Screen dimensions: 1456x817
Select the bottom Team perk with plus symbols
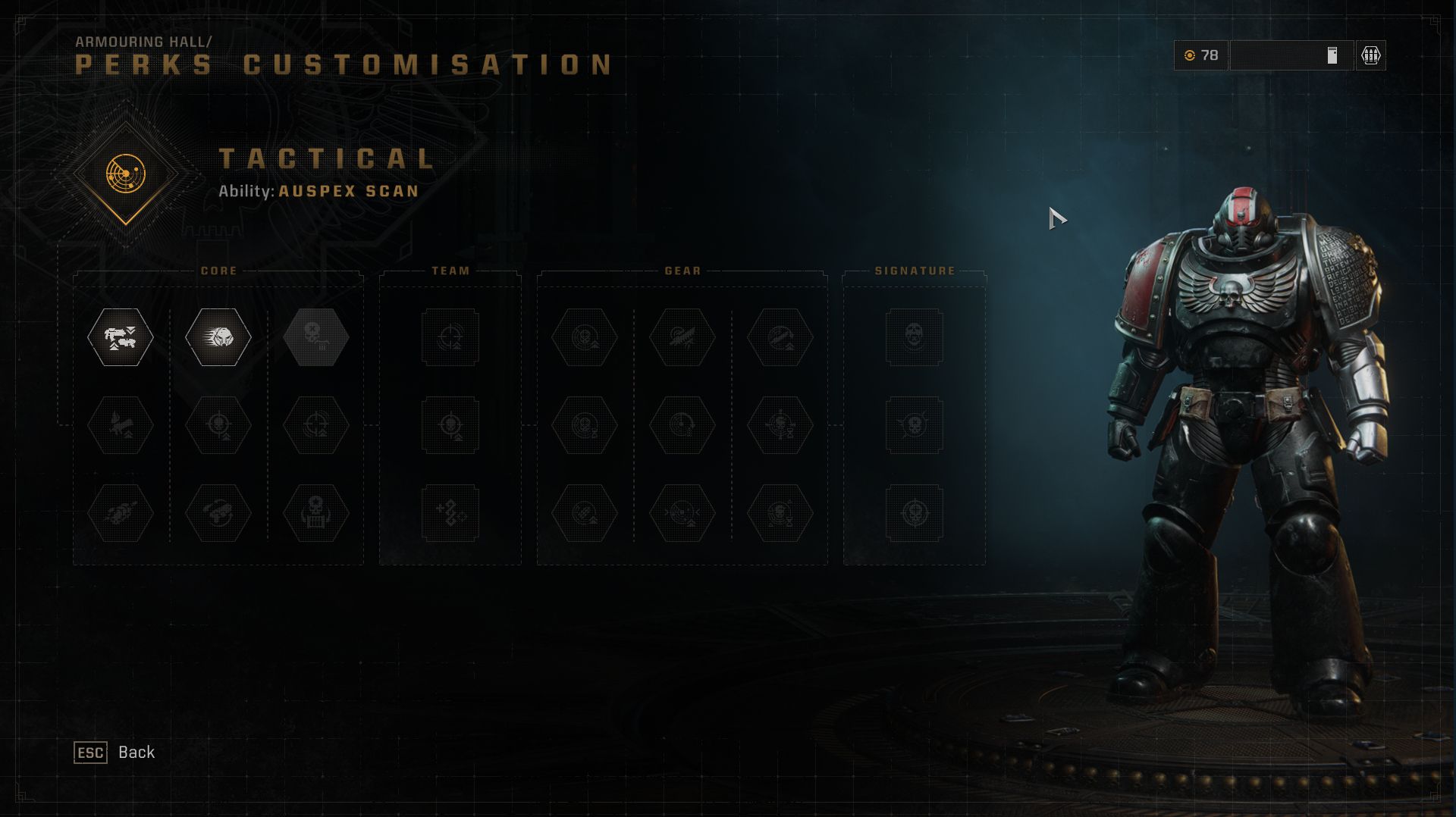pyautogui.click(x=450, y=513)
